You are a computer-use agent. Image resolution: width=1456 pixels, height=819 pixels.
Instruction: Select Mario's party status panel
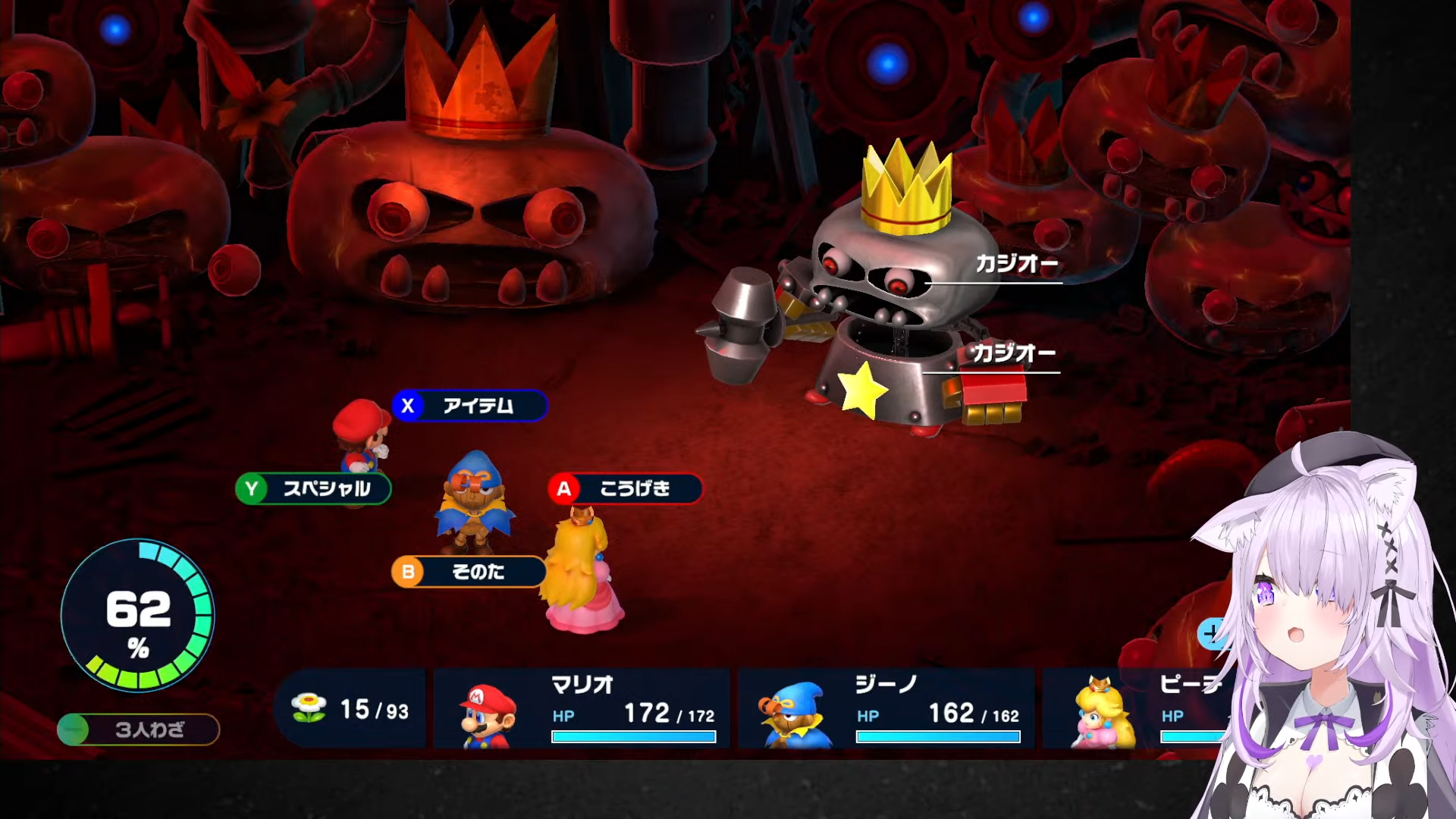coord(582,709)
